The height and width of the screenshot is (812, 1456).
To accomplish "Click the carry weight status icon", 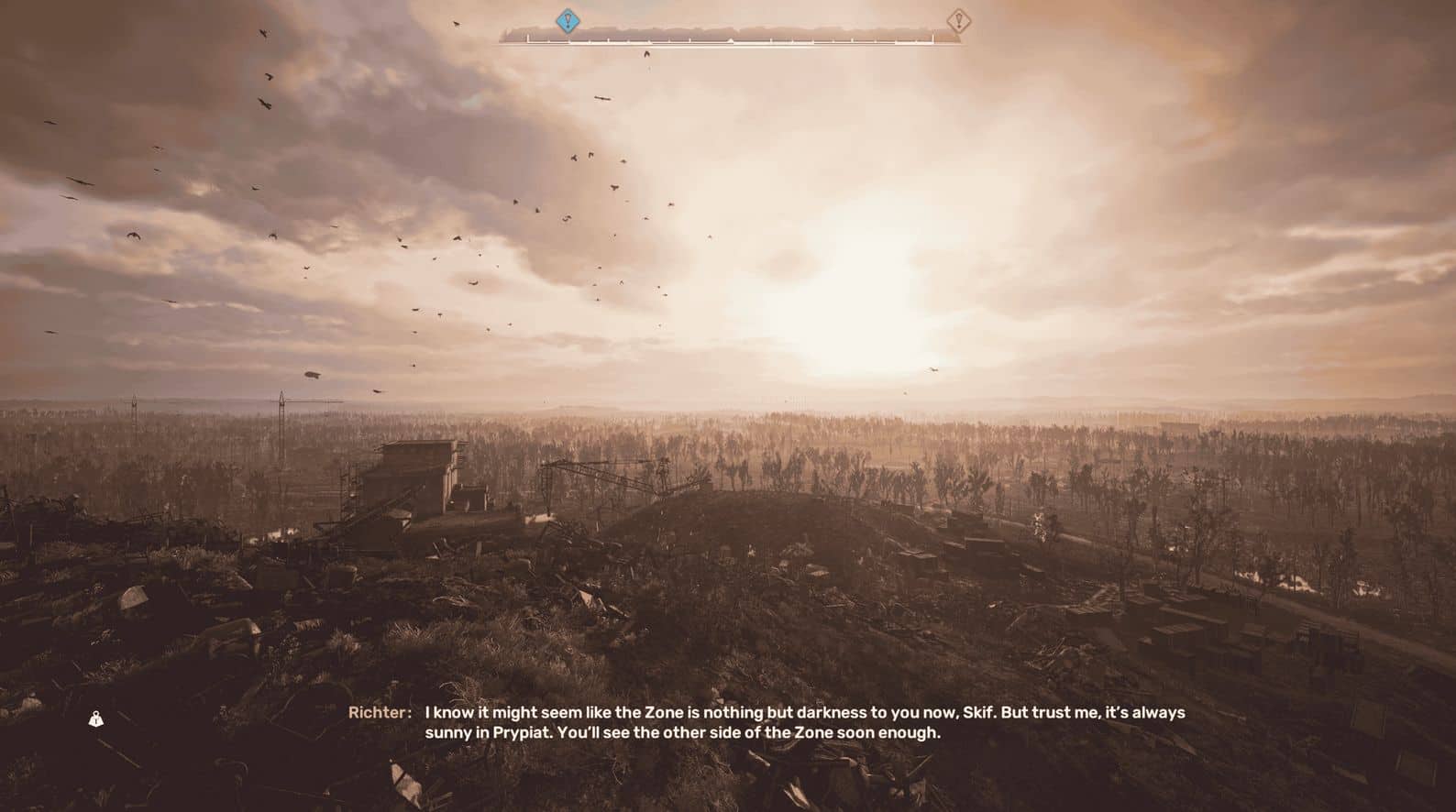I will point(96,719).
